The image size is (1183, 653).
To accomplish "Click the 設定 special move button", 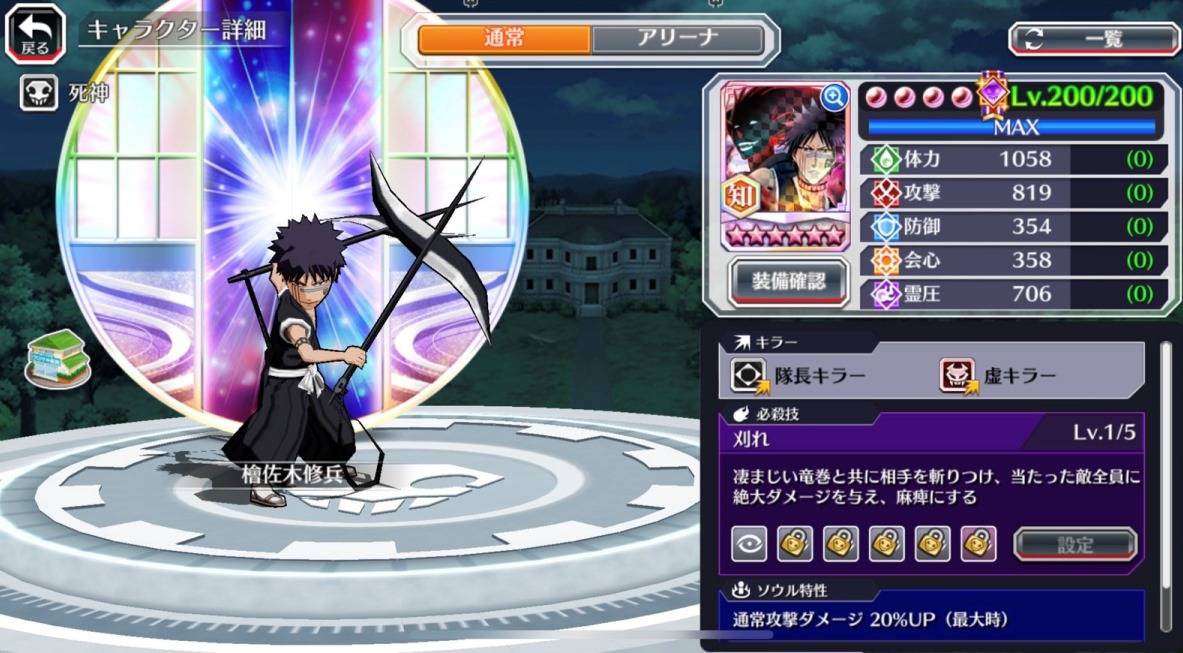I will (x=1075, y=544).
